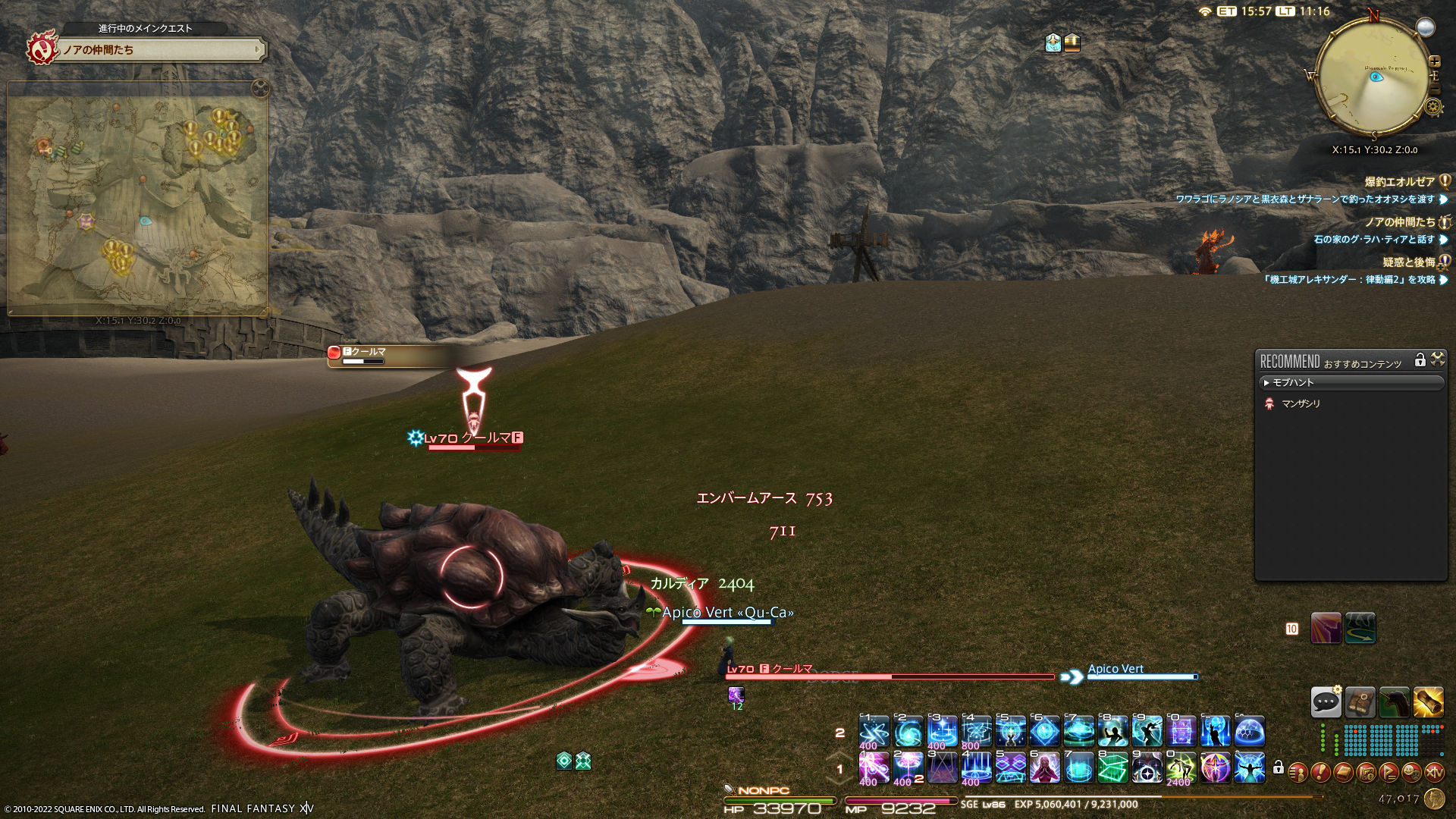The width and height of the screenshot is (1456, 819).
Task: Toggle the lock on the RECOMMEND window
Action: point(1420,360)
